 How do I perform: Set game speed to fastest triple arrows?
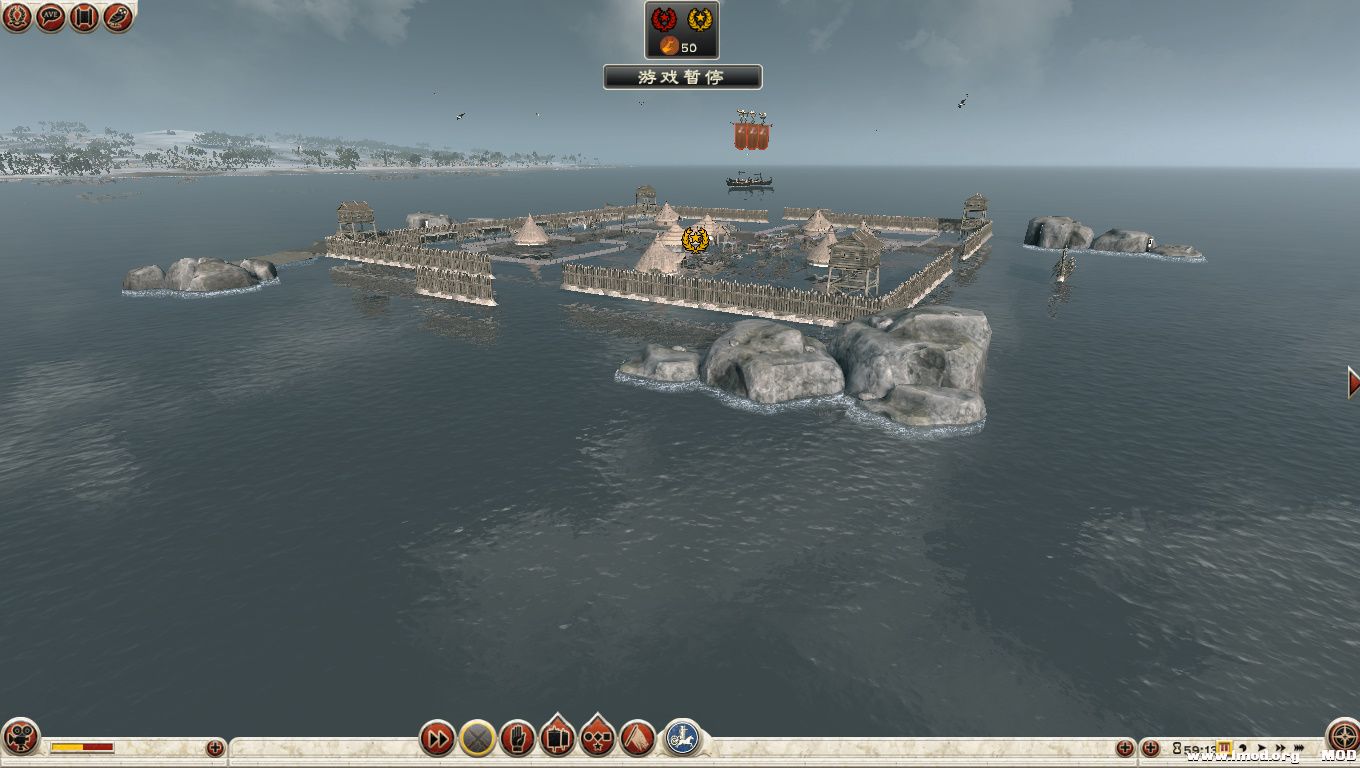click(1299, 747)
